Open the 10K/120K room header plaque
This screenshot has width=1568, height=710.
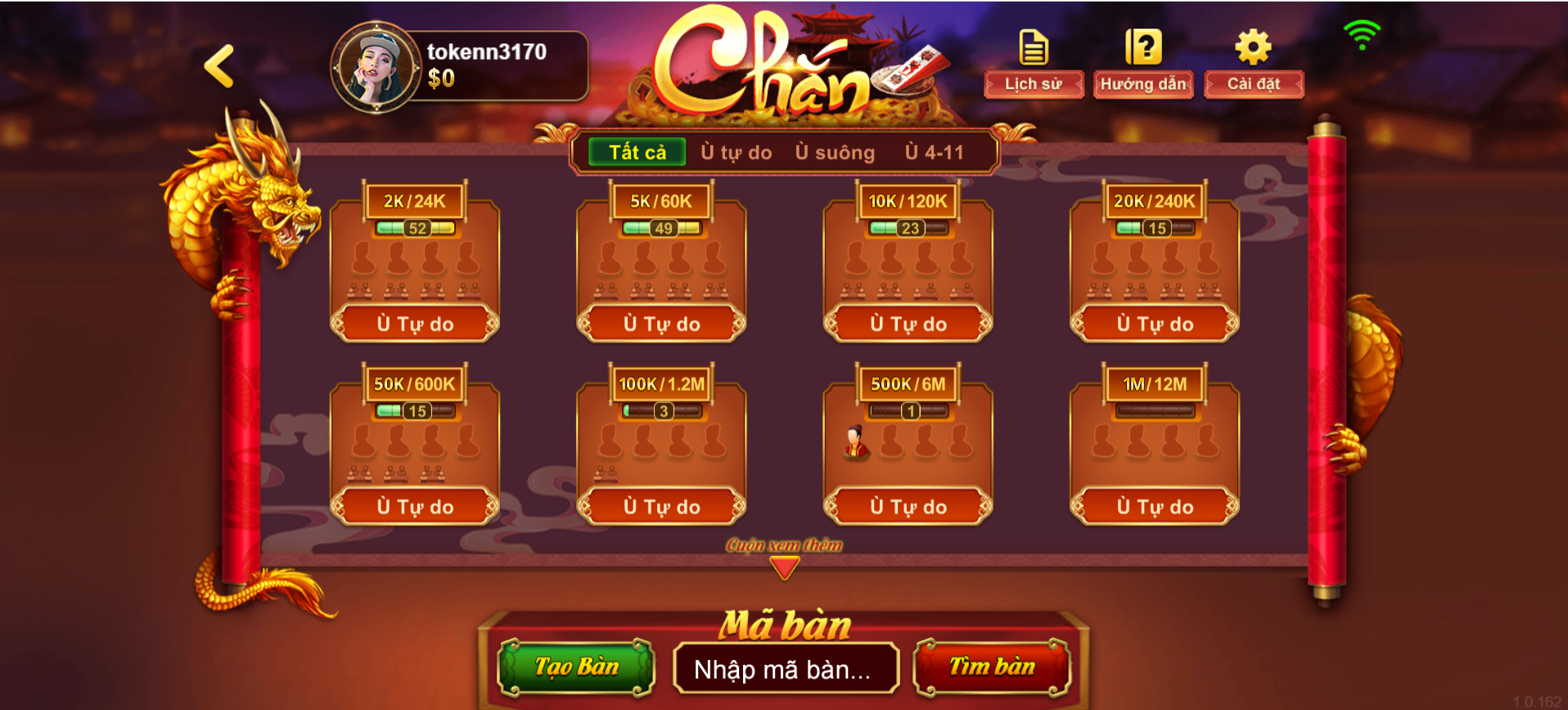point(907,200)
